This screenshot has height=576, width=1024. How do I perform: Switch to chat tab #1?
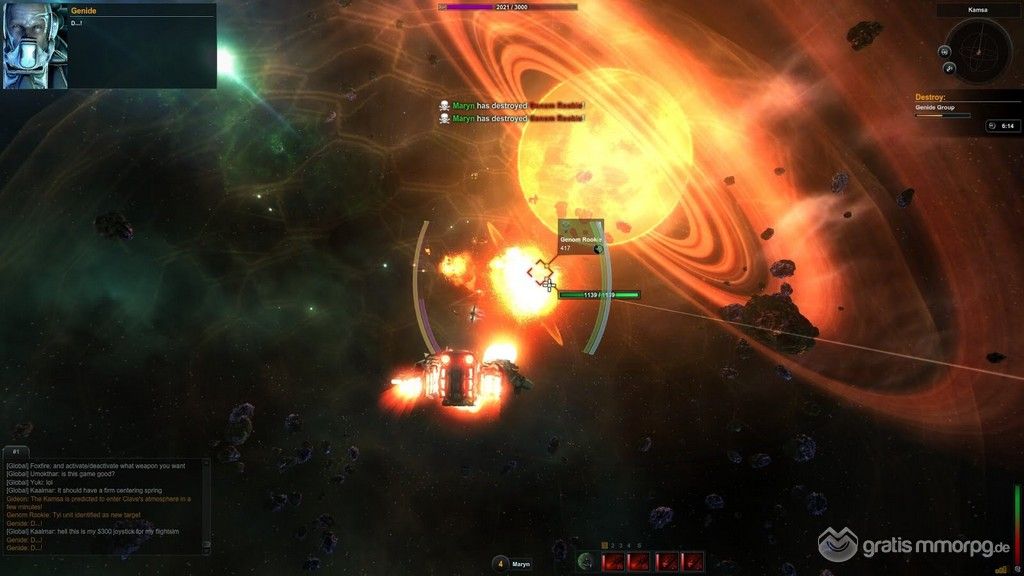(17, 452)
